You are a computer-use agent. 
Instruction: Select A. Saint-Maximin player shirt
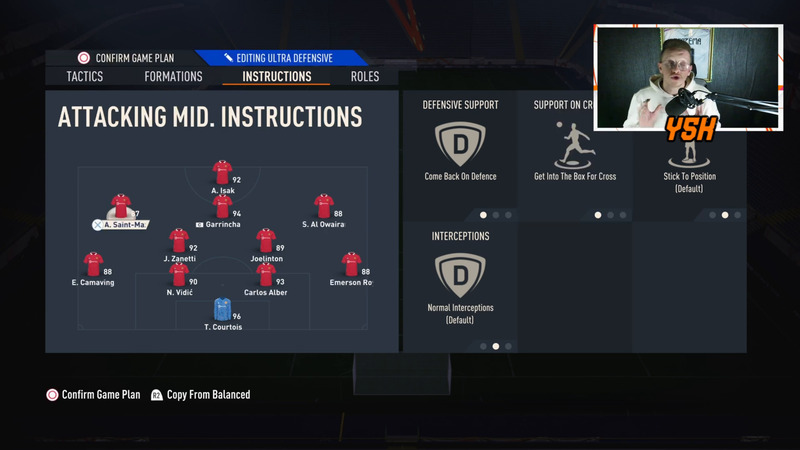point(121,206)
